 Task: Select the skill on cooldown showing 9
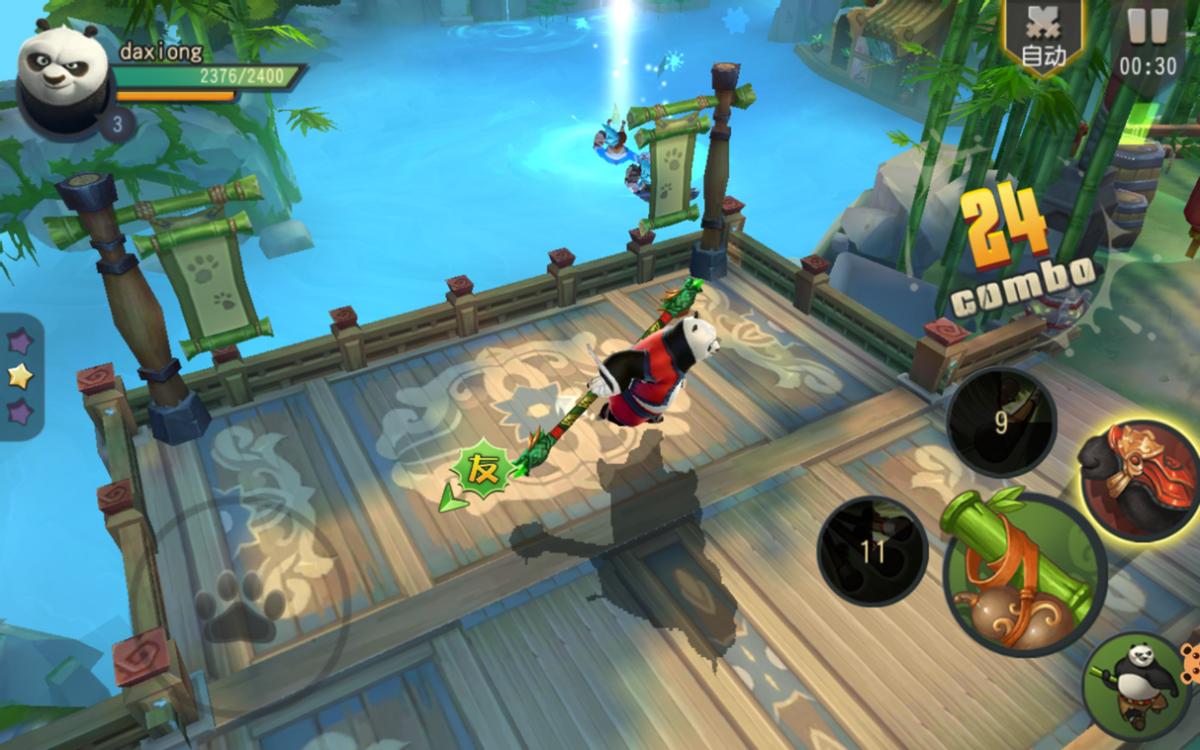(x=1000, y=423)
